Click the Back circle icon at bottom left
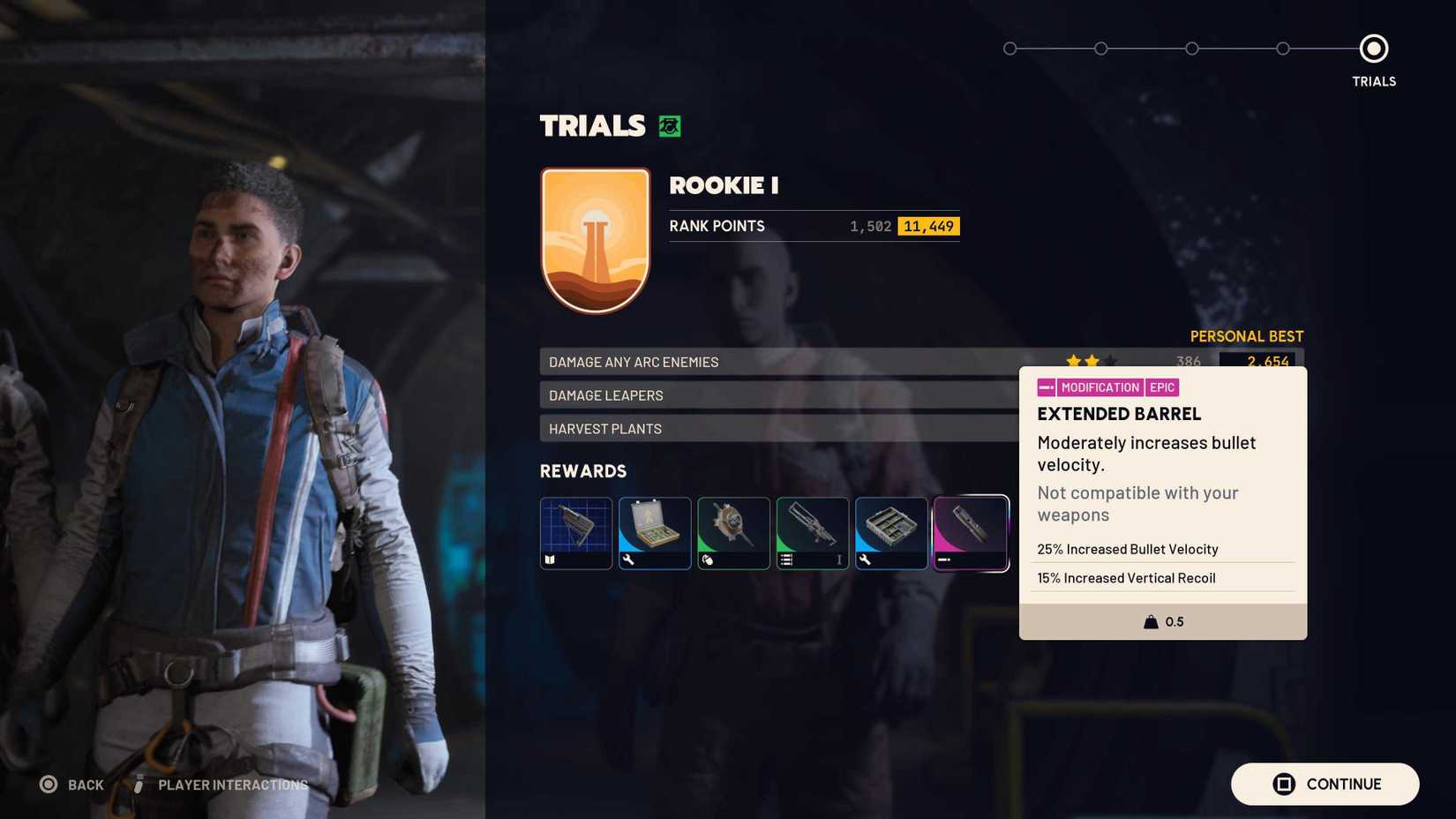 49,784
